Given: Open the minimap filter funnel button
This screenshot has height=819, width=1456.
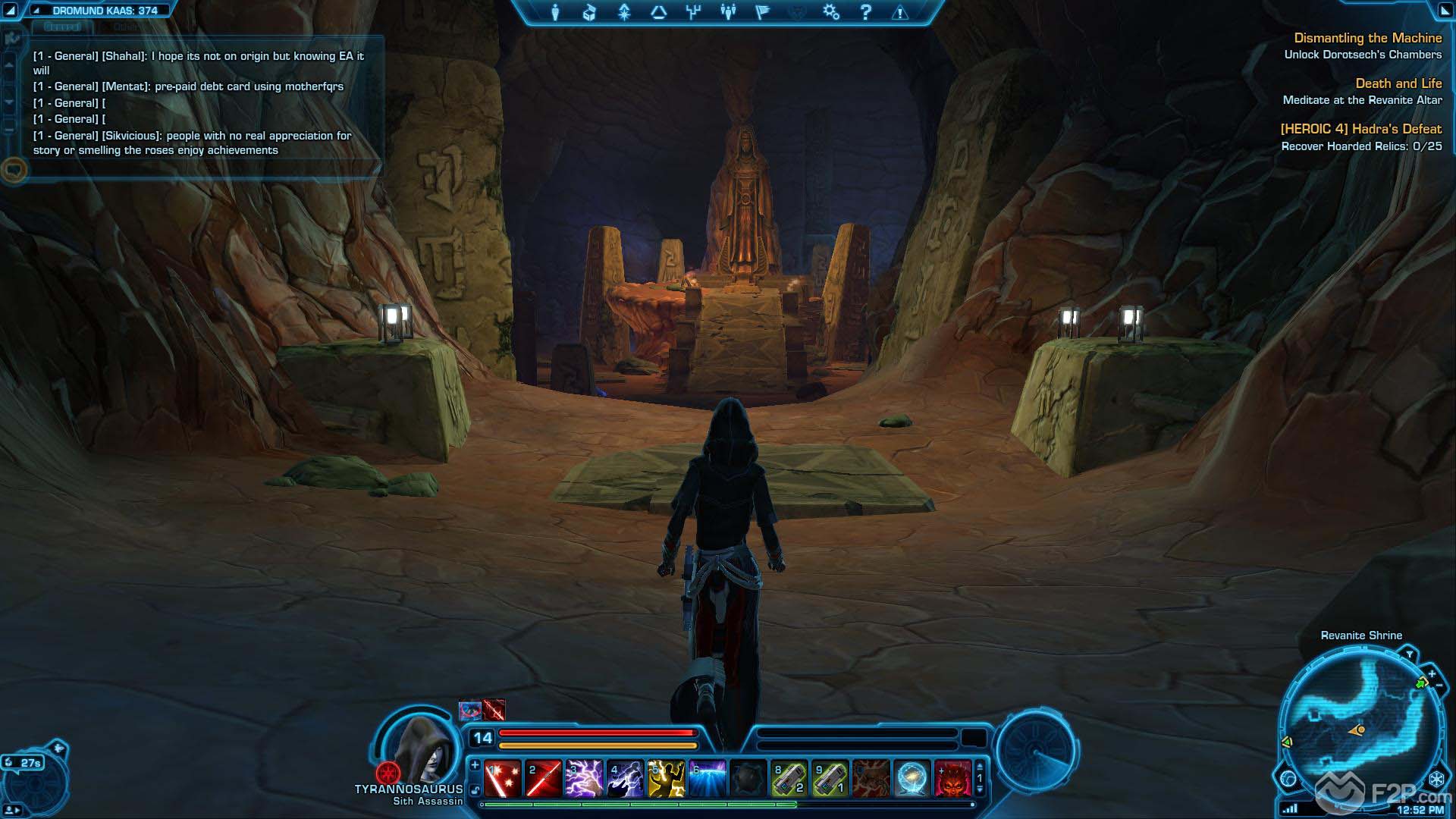Looking at the screenshot, I should [1409, 654].
